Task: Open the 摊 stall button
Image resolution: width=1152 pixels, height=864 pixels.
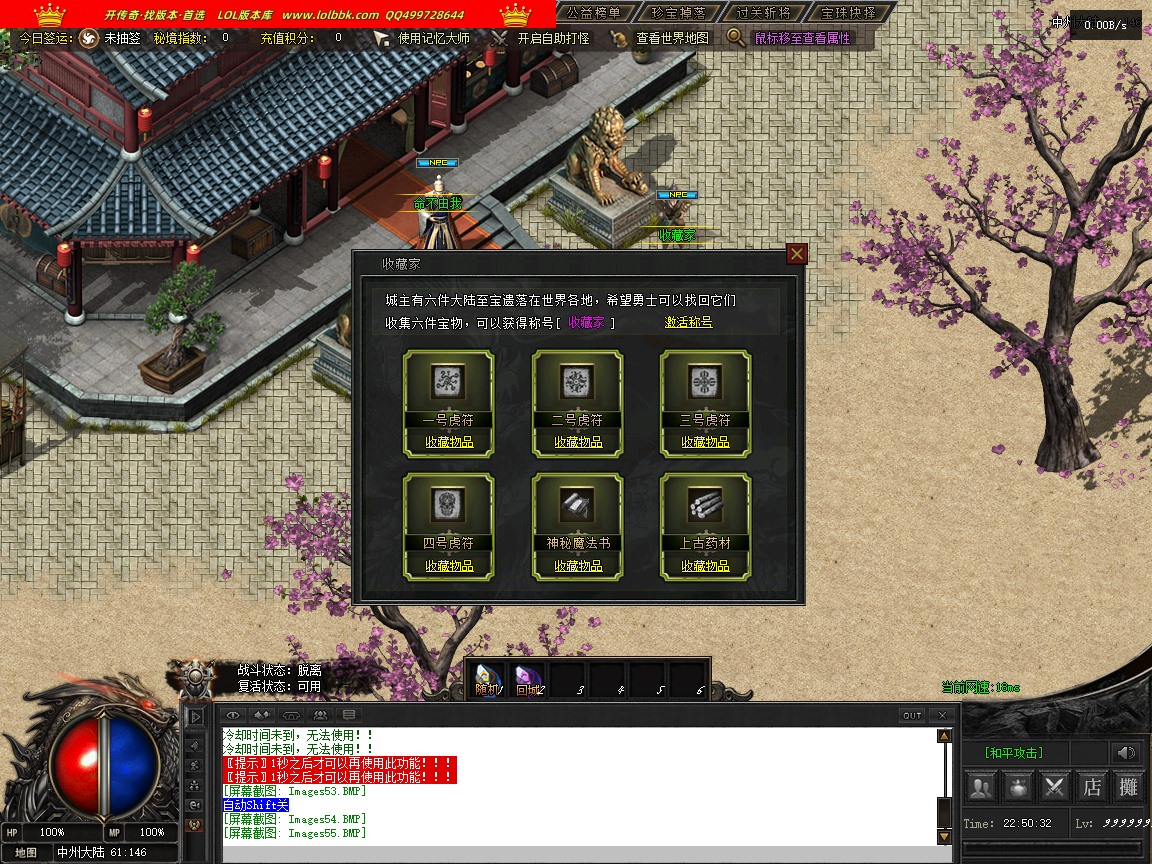Action: tap(1128, 787)
